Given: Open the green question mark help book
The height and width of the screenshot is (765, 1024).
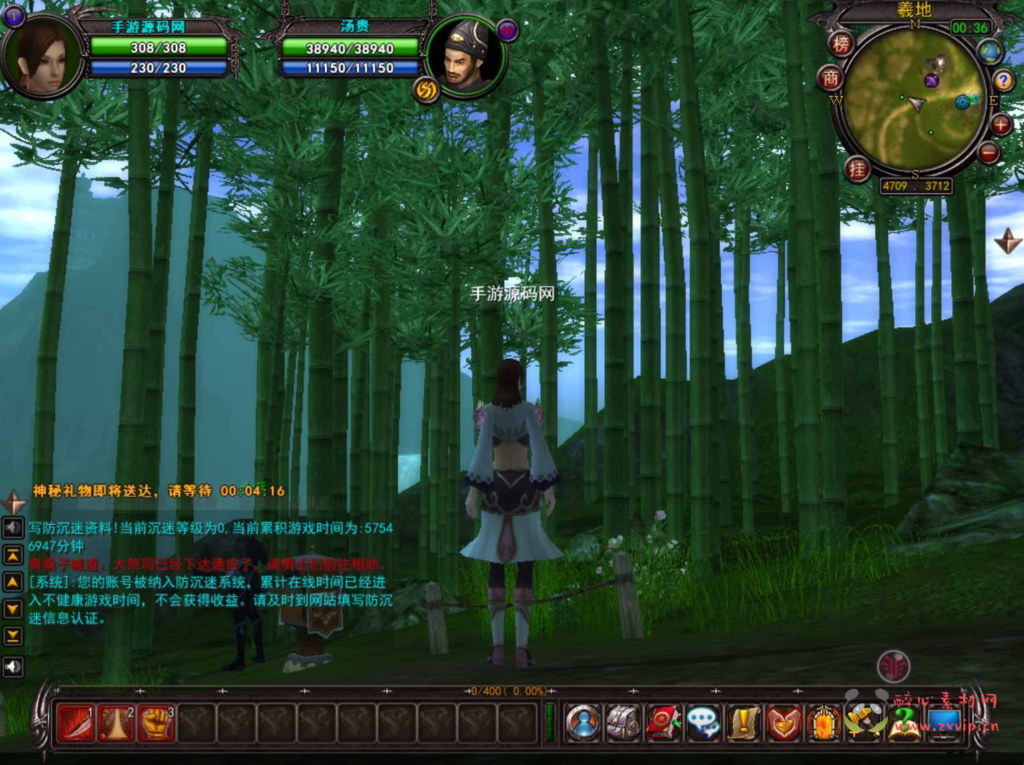Looking at the screenshot, I should pos(904,722).
